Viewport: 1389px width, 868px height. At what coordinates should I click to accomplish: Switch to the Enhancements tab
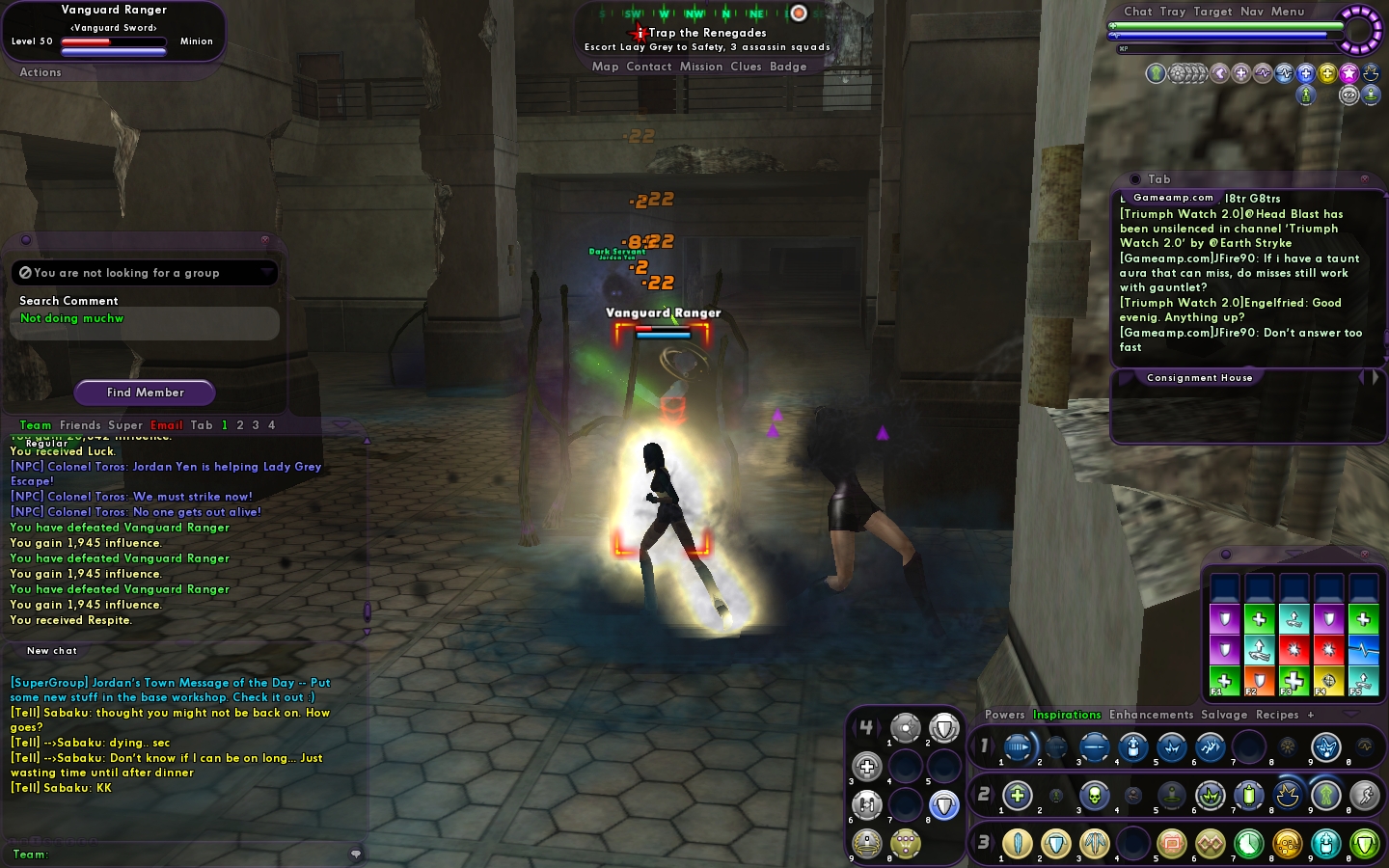1151,715
